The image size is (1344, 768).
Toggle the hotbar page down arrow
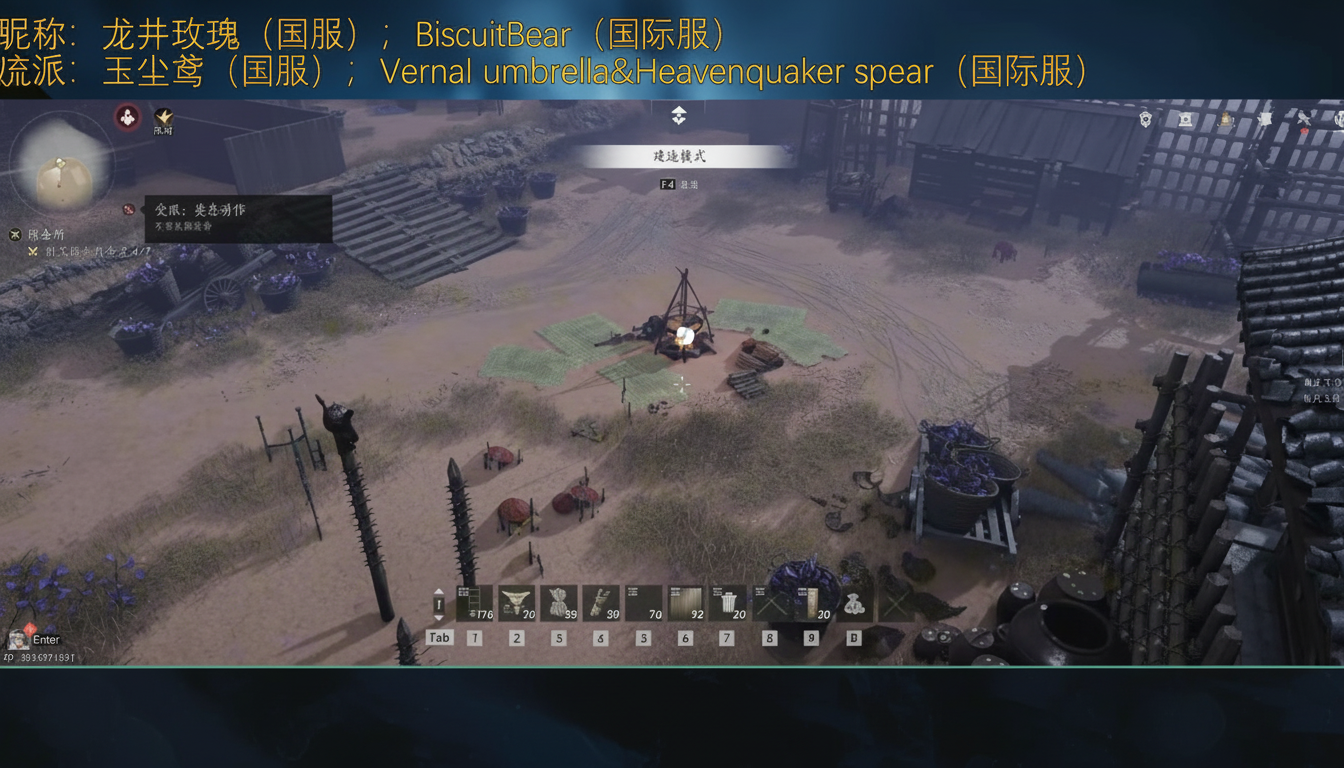(436, 617)
